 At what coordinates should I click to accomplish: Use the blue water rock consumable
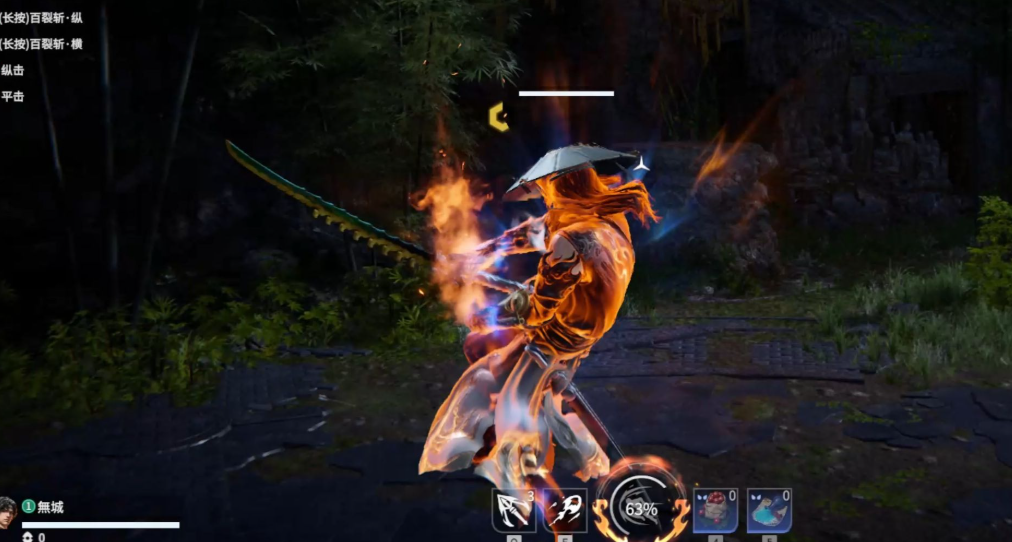pos(769,510)
